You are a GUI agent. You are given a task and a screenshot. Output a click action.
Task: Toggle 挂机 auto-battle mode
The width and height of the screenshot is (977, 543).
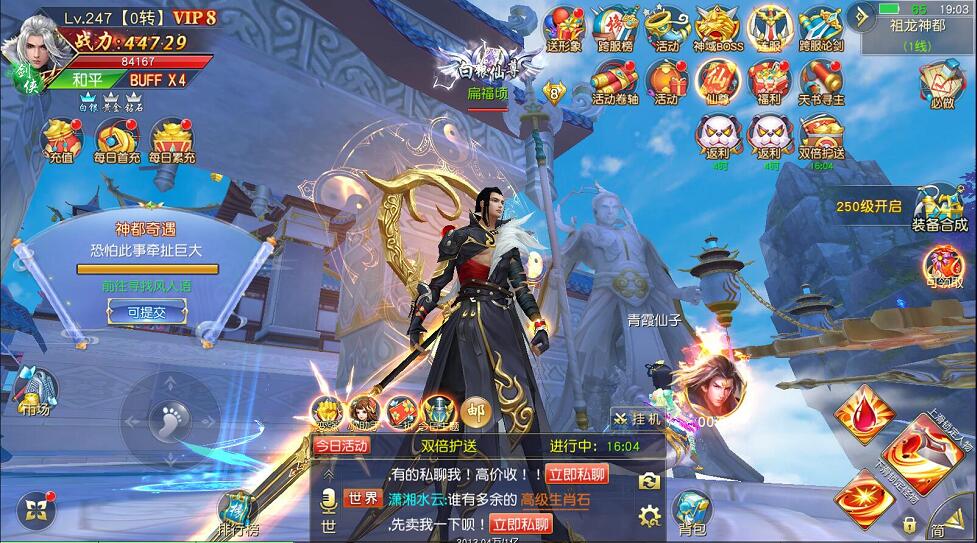637,419
